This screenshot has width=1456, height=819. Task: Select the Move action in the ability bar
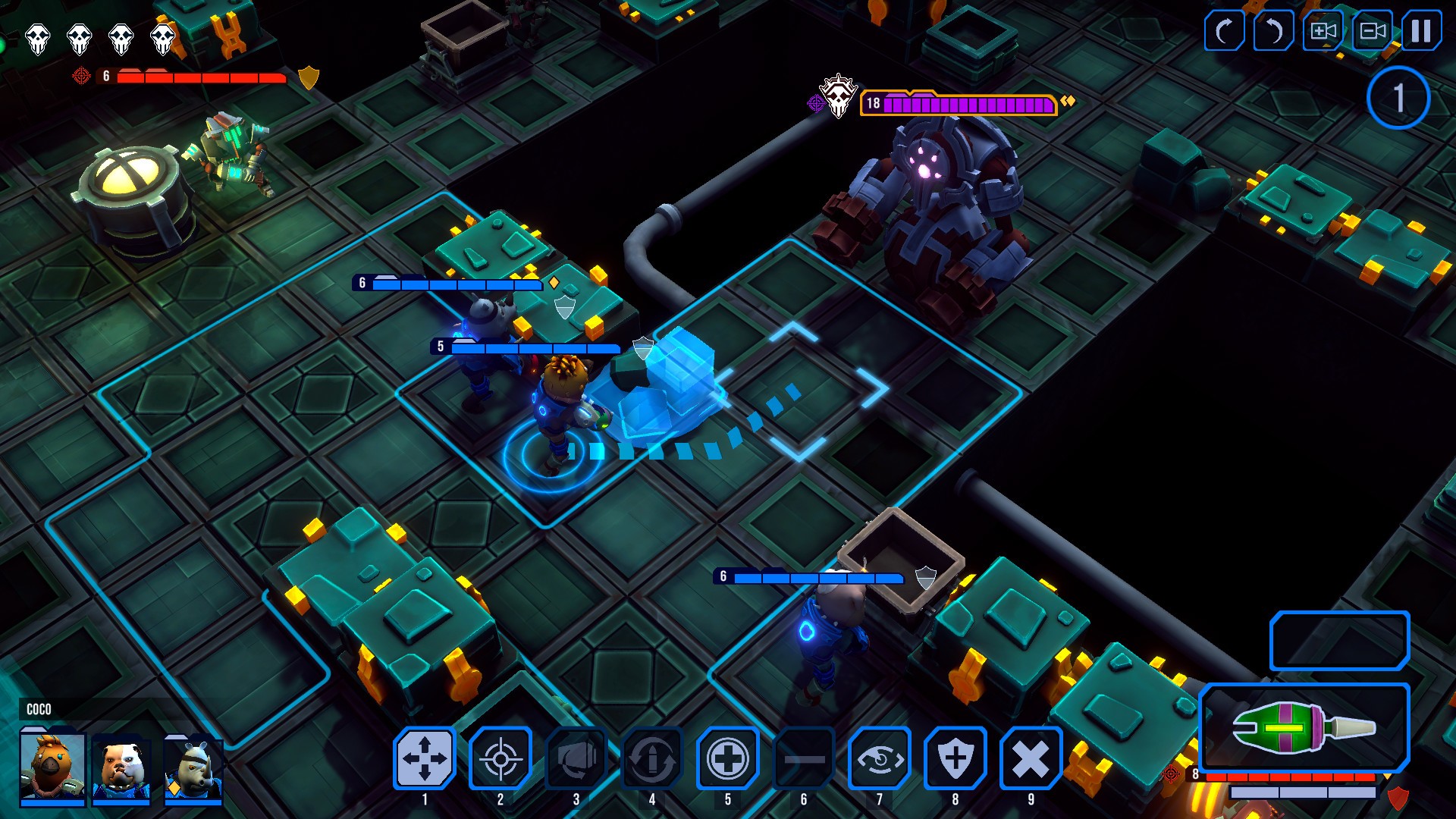point(425,758)
